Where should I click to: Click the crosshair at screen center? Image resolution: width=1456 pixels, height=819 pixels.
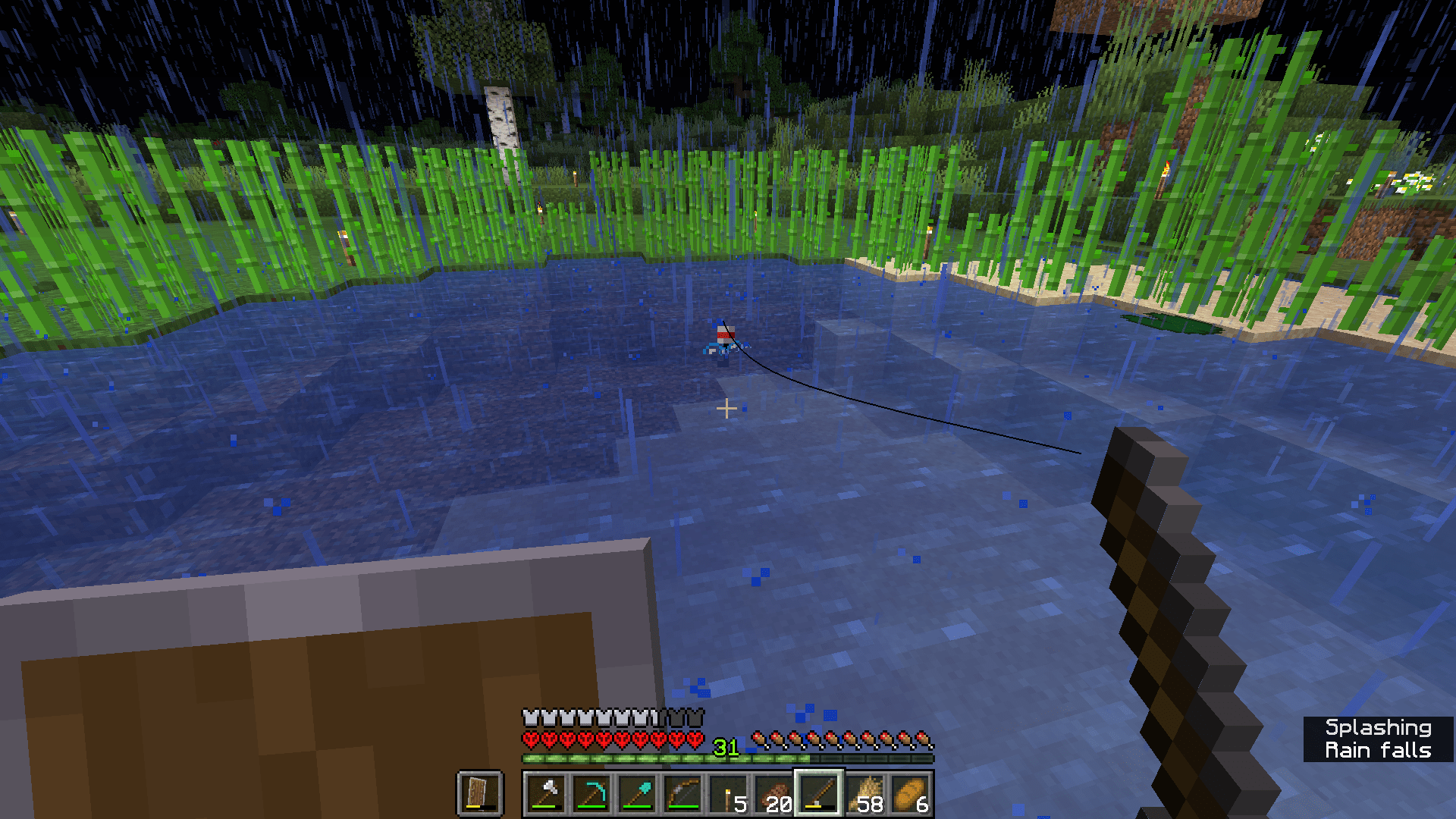727,409
